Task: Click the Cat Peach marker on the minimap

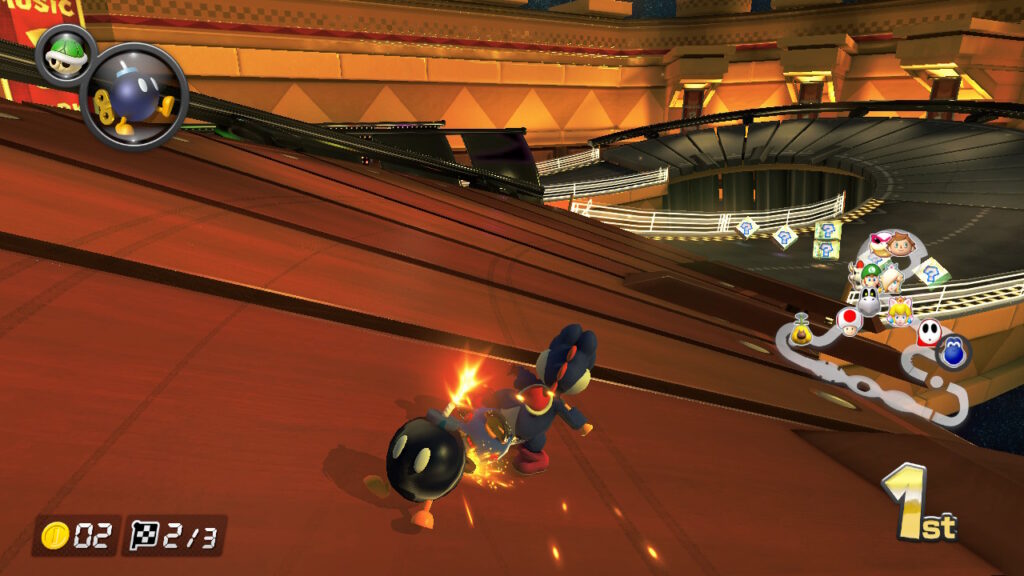Action: (898, 310)
